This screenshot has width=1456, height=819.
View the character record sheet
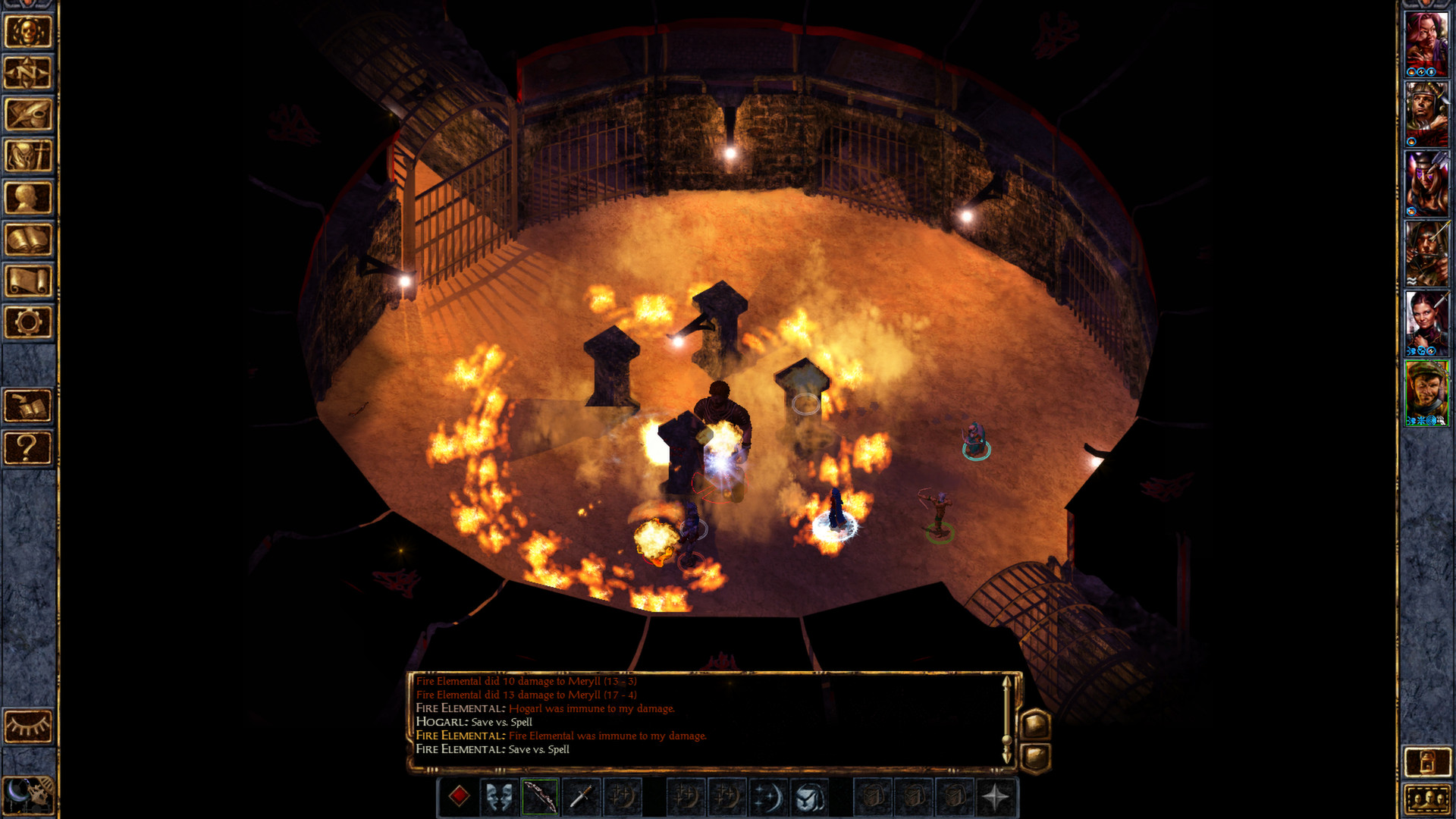pos(28,197)
